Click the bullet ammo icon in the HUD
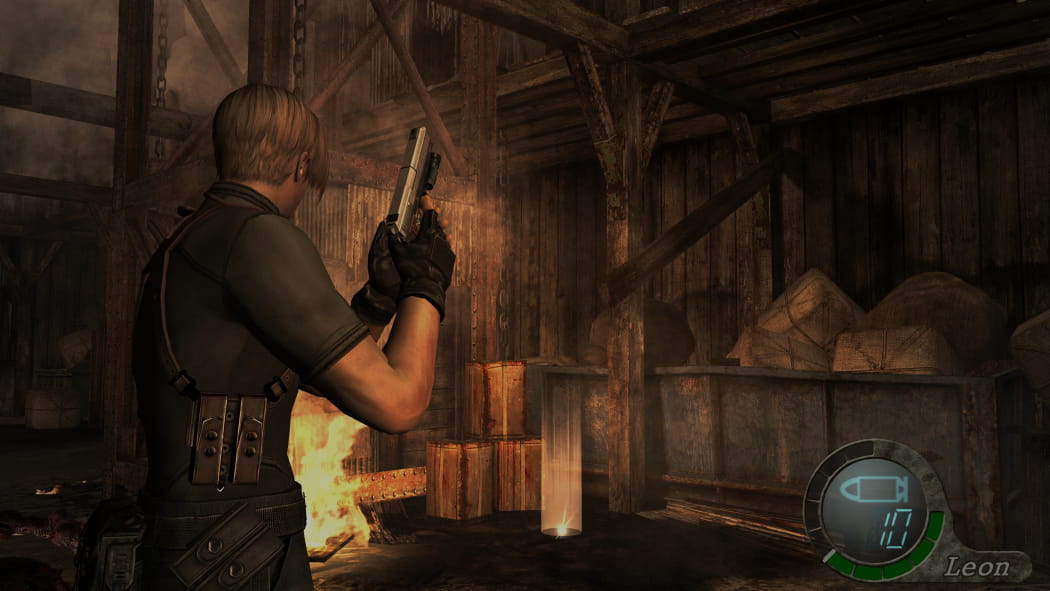1050x591 pixels. point(870,491)
